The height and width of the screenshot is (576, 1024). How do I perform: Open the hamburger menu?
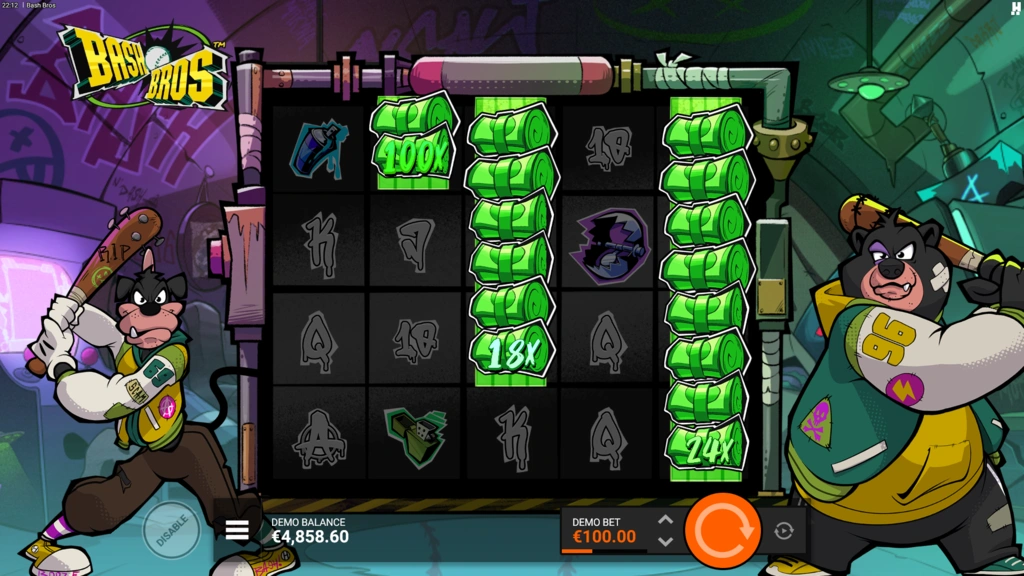(x=237, y=531)
